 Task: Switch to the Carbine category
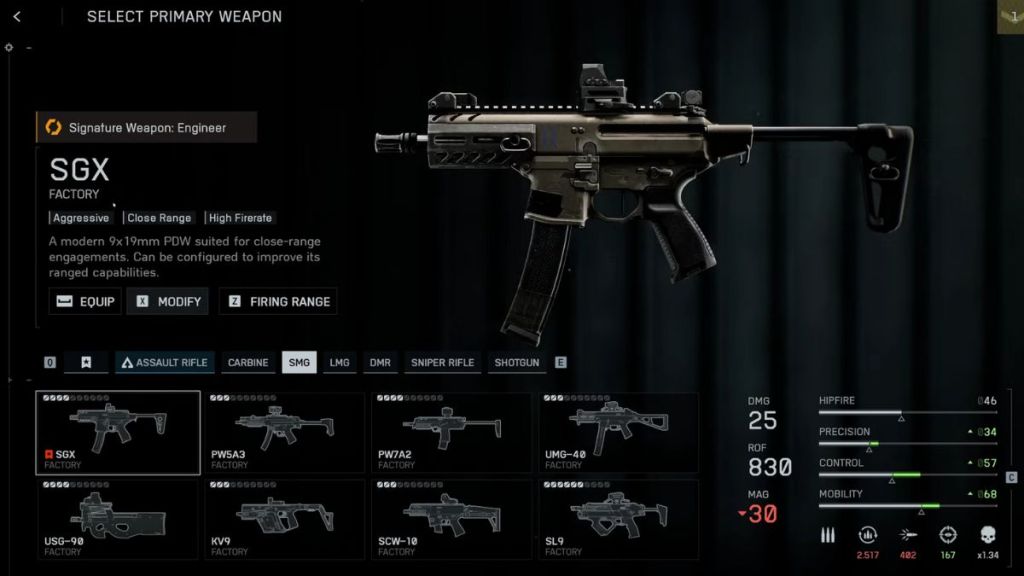click(x=248, y=362)
